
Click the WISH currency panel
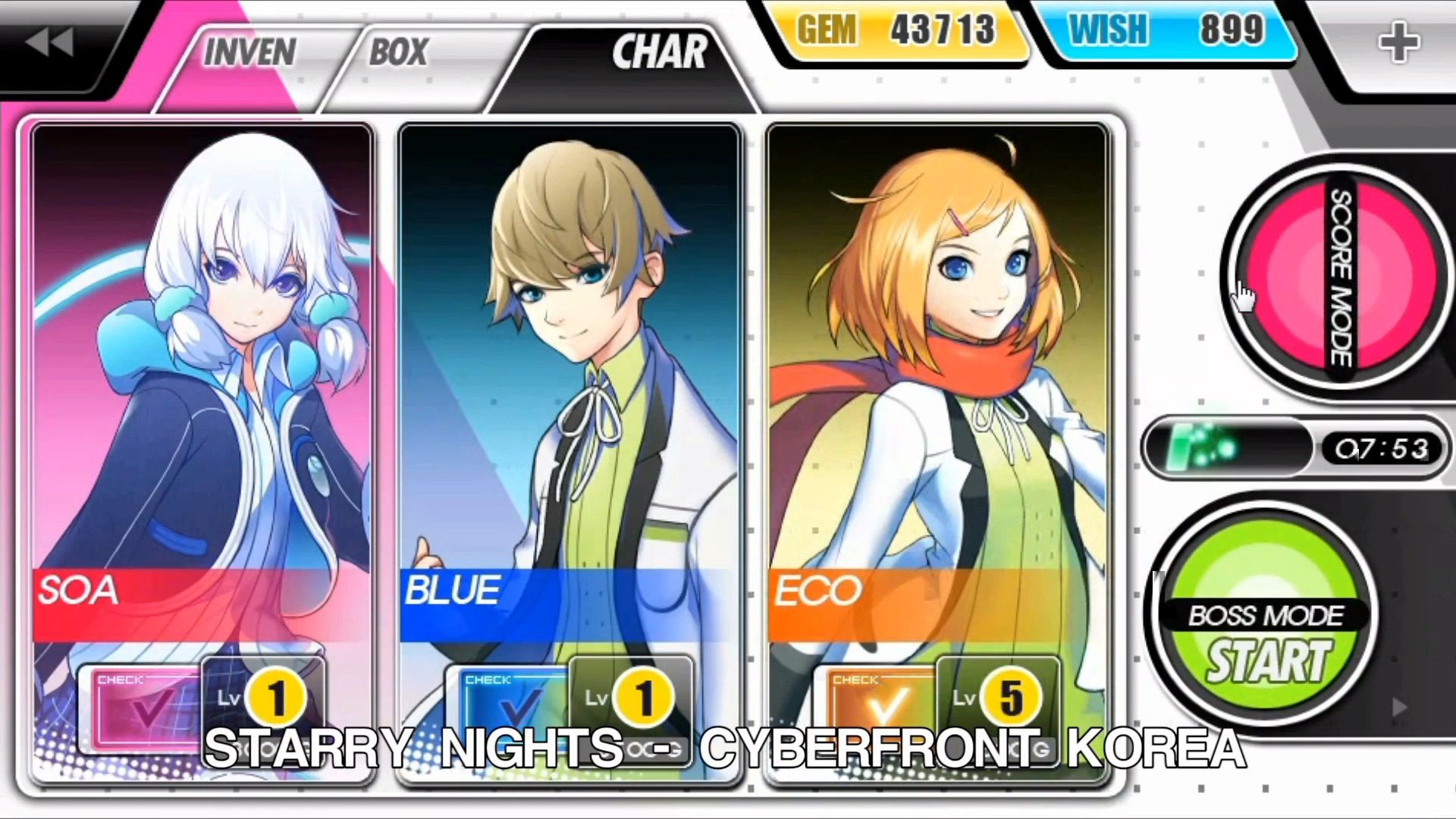[x=1166, y=32]
